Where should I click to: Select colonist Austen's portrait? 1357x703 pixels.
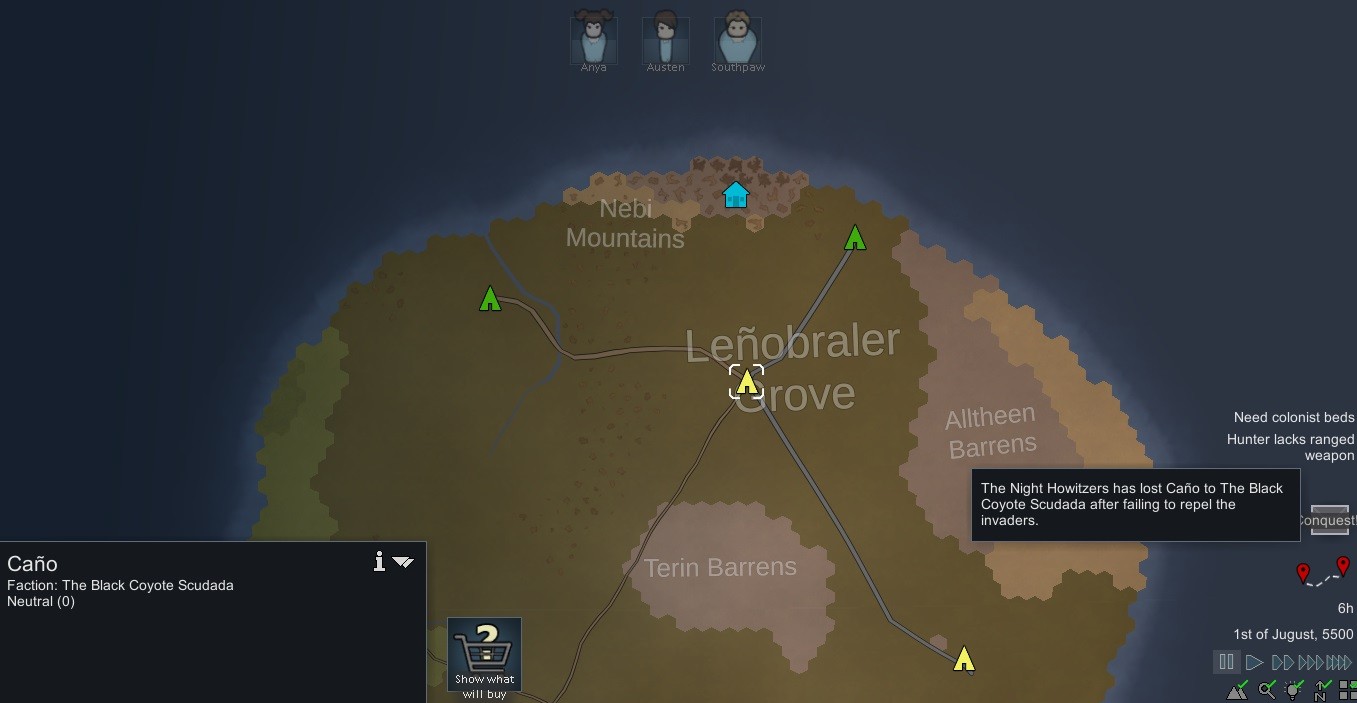coord(665,39)
